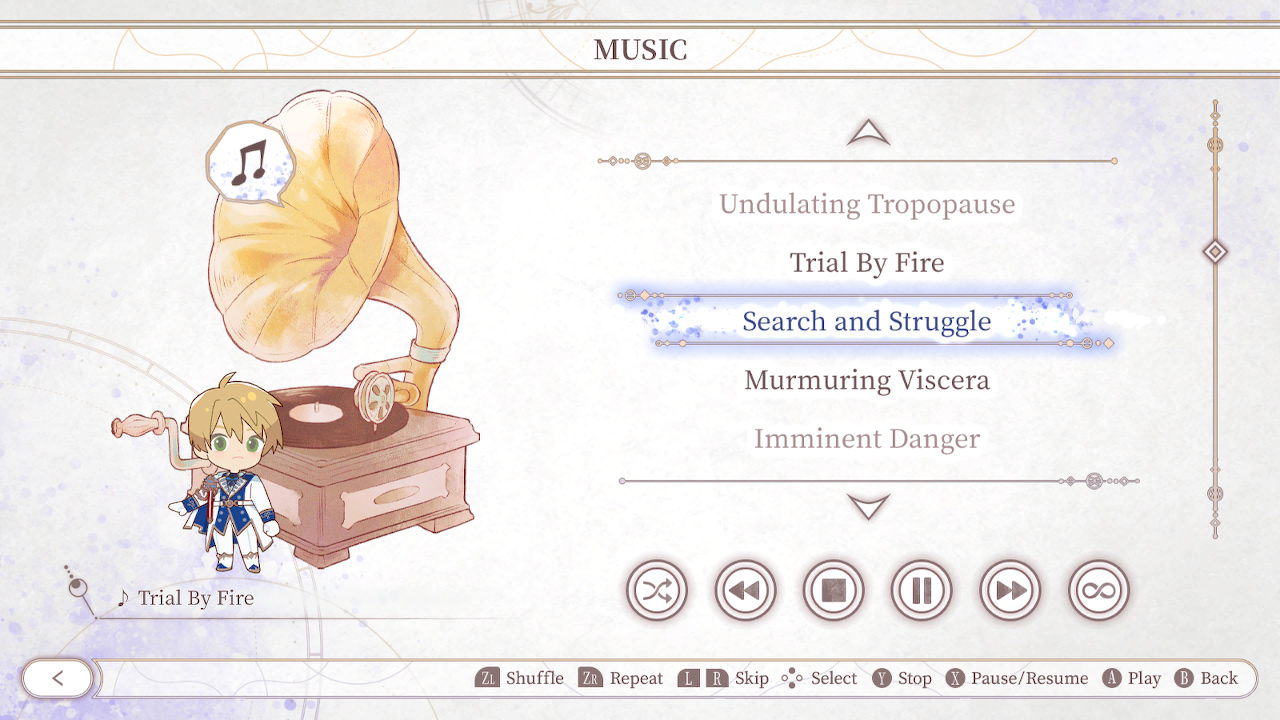Image resolution: width=1280 pixels, height=720 pixels.
Task: Click the left chevron back button bottom left
Action: pos(57,678)
